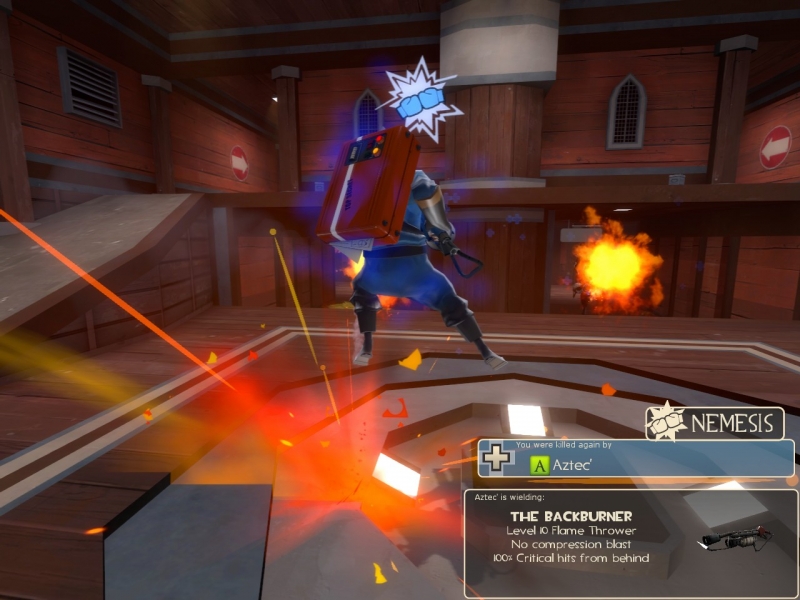Click the Backburner weapon image

click(737, 540)
